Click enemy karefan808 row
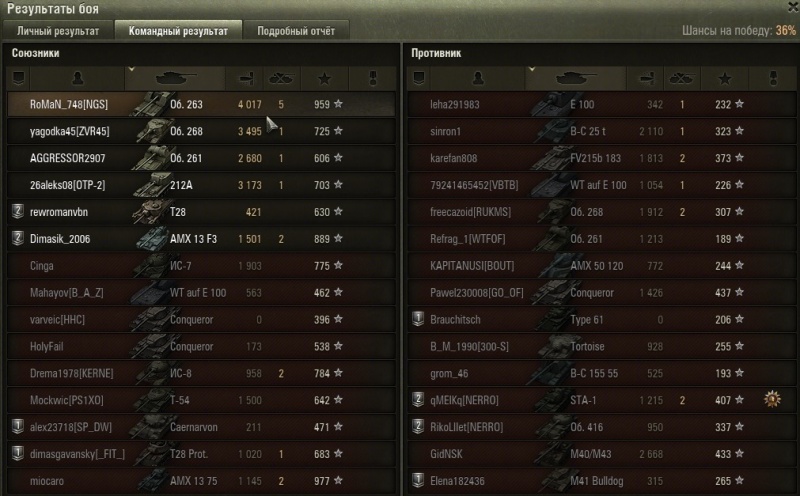This screenshot has height=496, width=800. (x=600, y=158)
